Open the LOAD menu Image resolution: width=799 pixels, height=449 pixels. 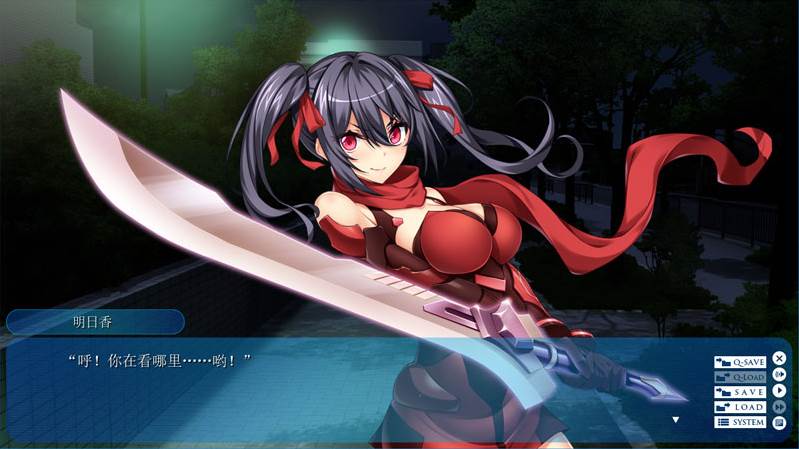point(740,407)
